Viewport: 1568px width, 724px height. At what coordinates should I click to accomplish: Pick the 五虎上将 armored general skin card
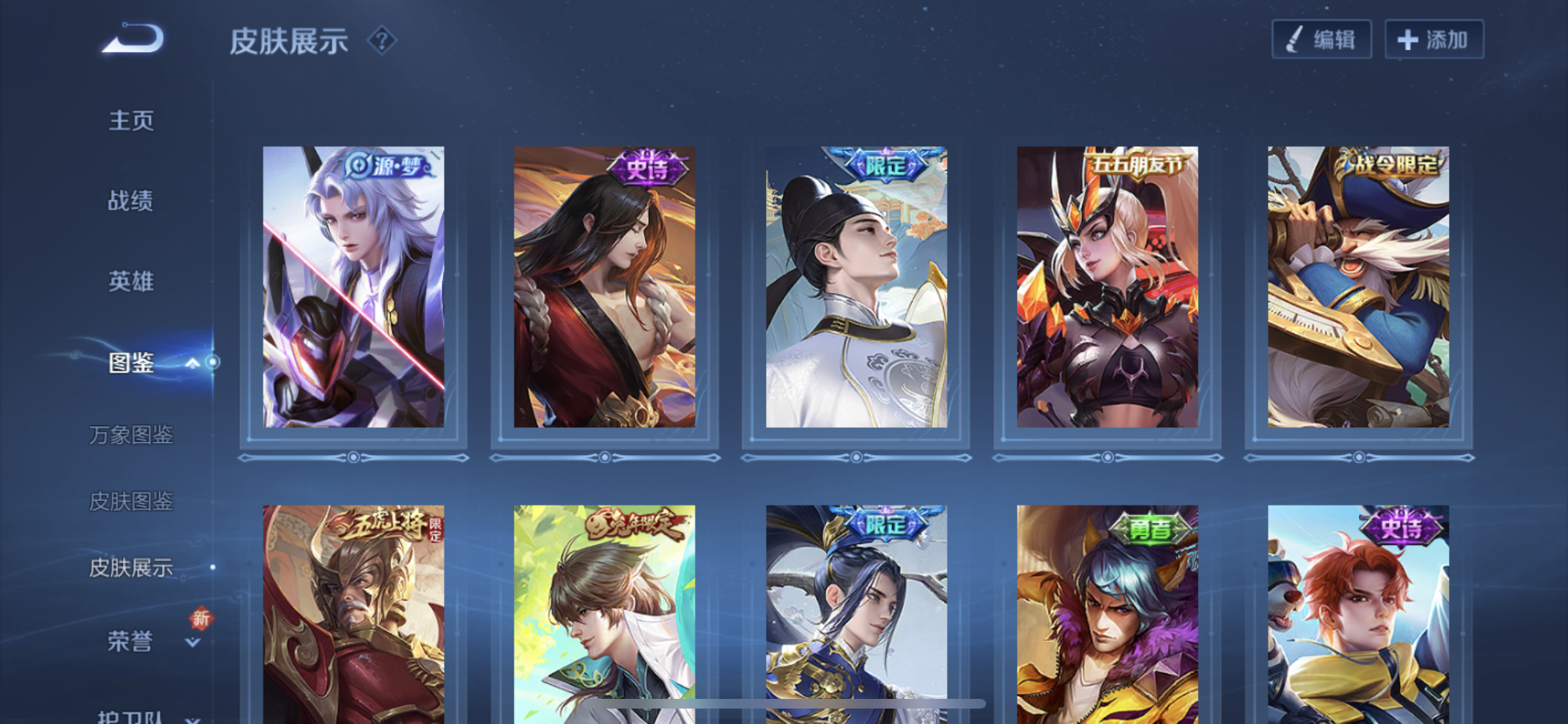pos(353,615)
